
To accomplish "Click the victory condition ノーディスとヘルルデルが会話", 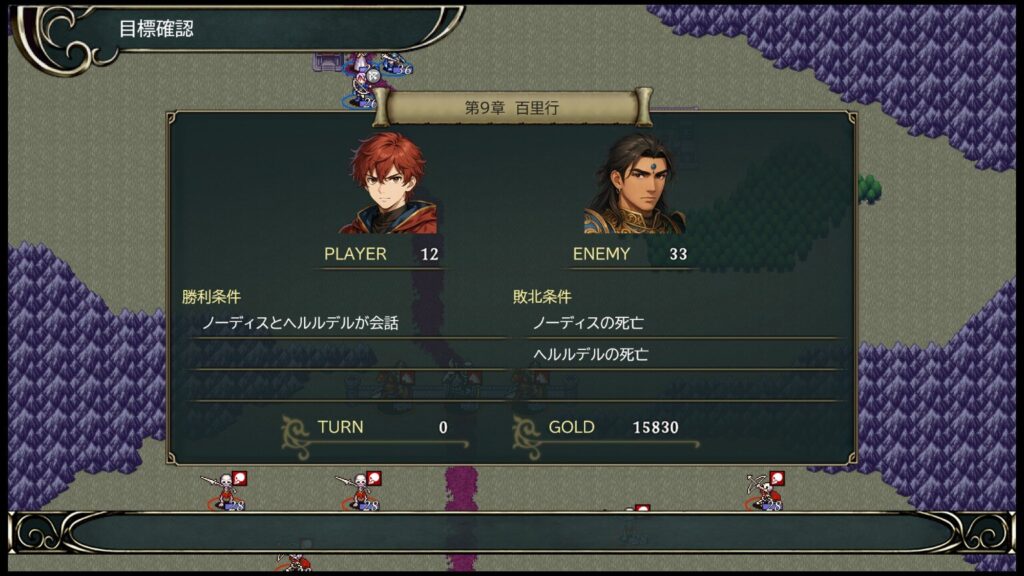I will pyautogui.click(x=300, y=323).
